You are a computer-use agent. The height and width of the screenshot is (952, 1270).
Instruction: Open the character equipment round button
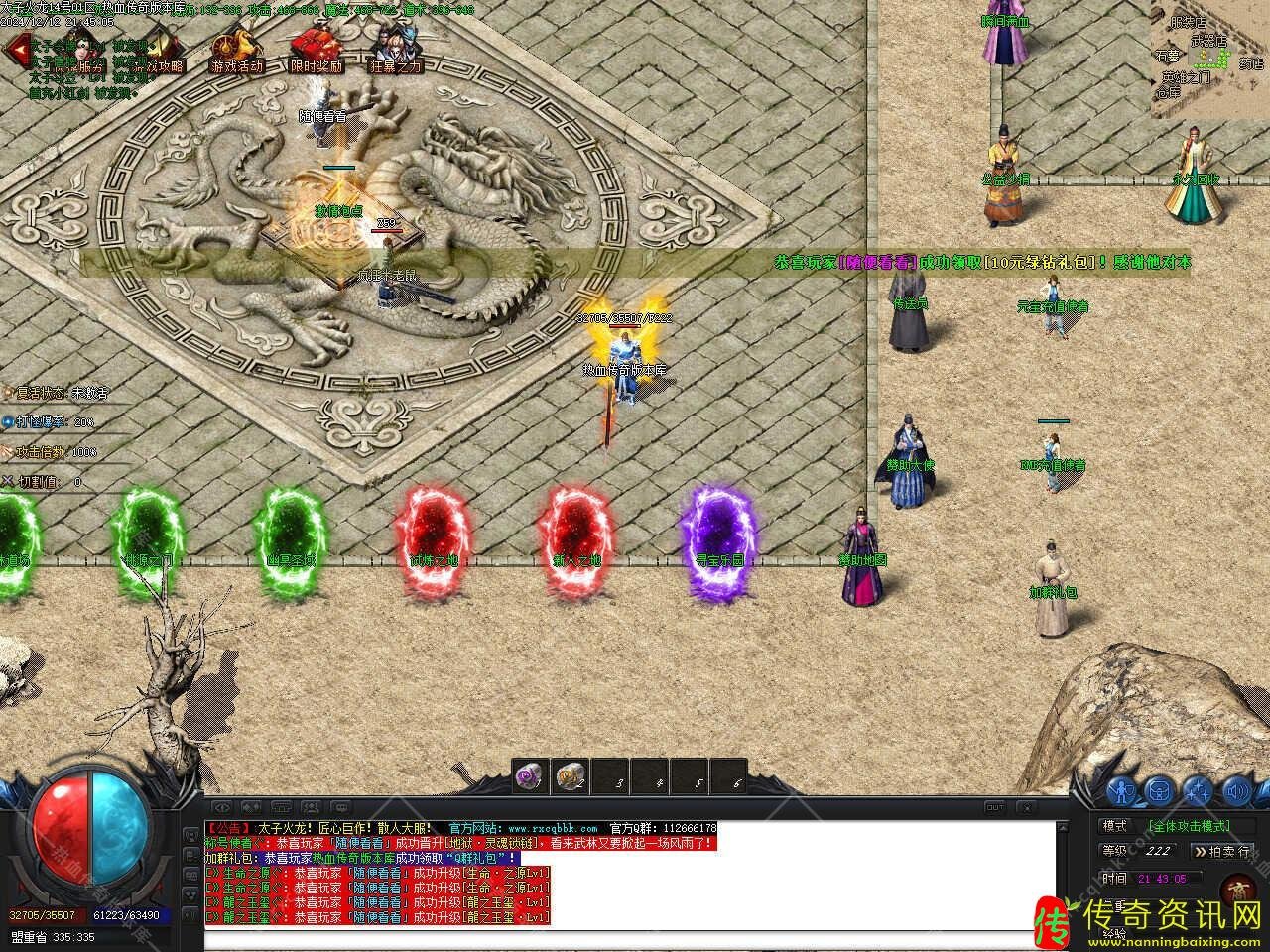point(1122,790)
